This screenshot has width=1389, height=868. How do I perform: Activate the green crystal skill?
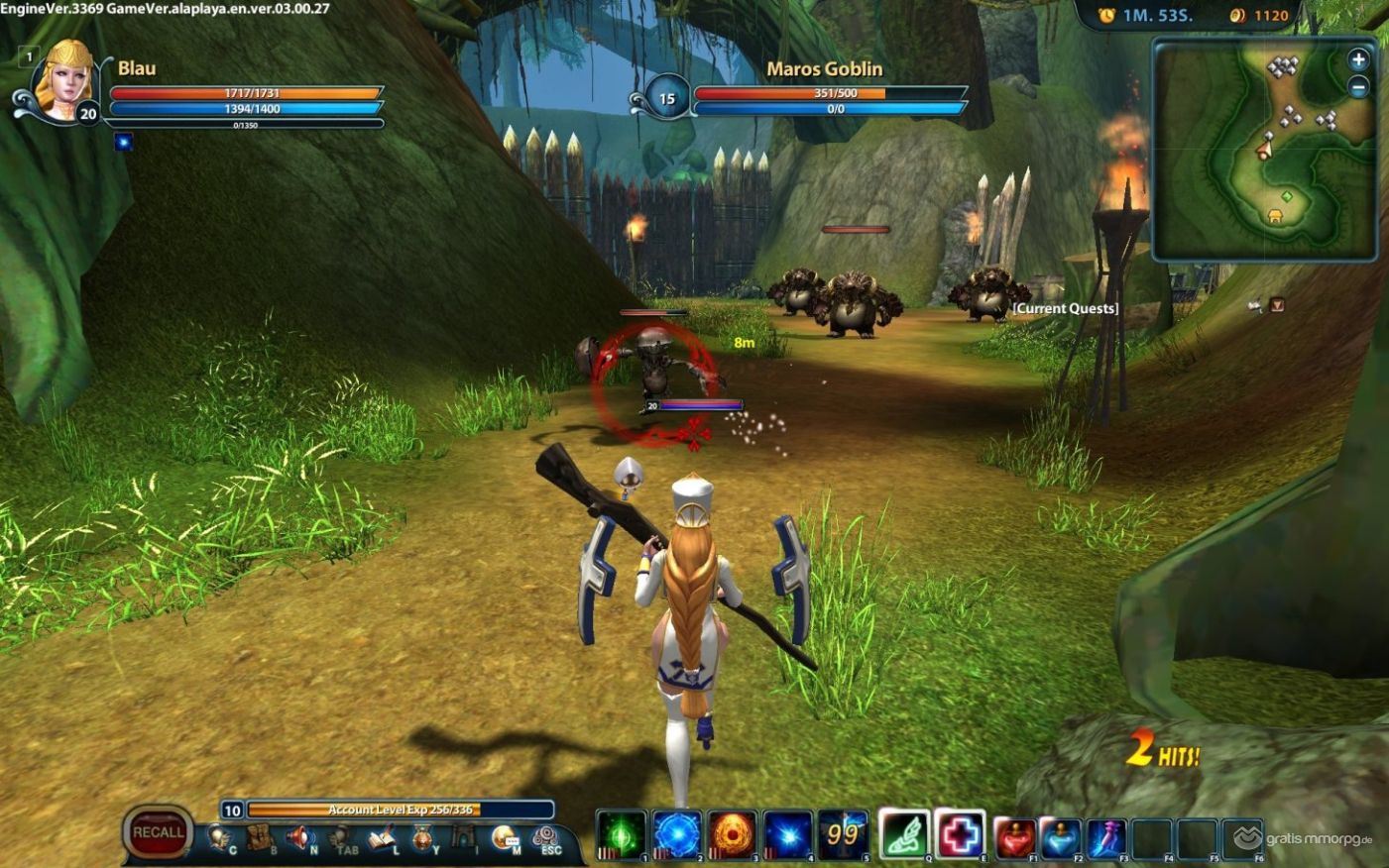(622, 834)
